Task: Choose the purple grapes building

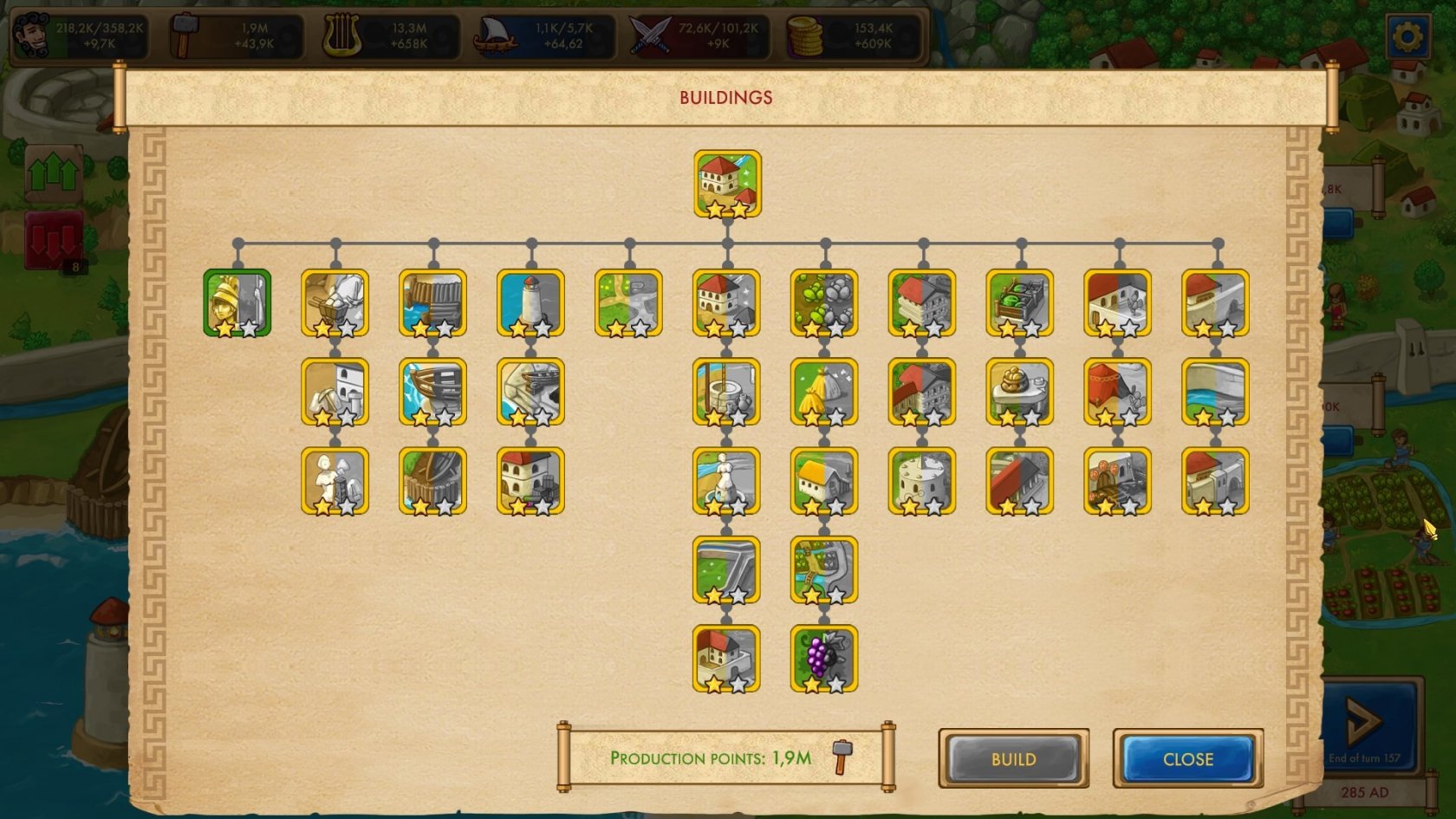Action: 823,658
